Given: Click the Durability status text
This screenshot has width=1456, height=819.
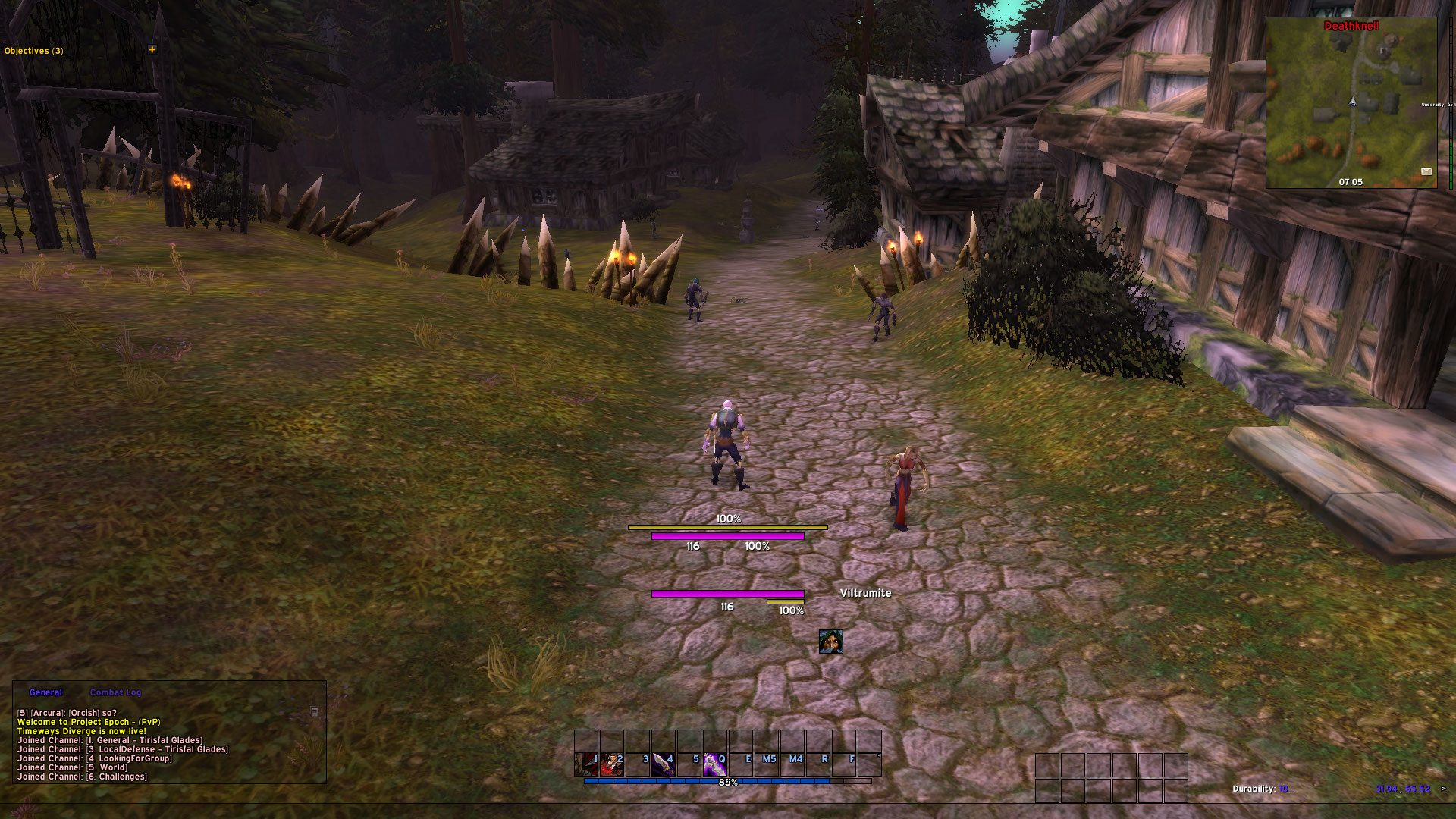Looking at the screenshot, I should [1260, 789].
